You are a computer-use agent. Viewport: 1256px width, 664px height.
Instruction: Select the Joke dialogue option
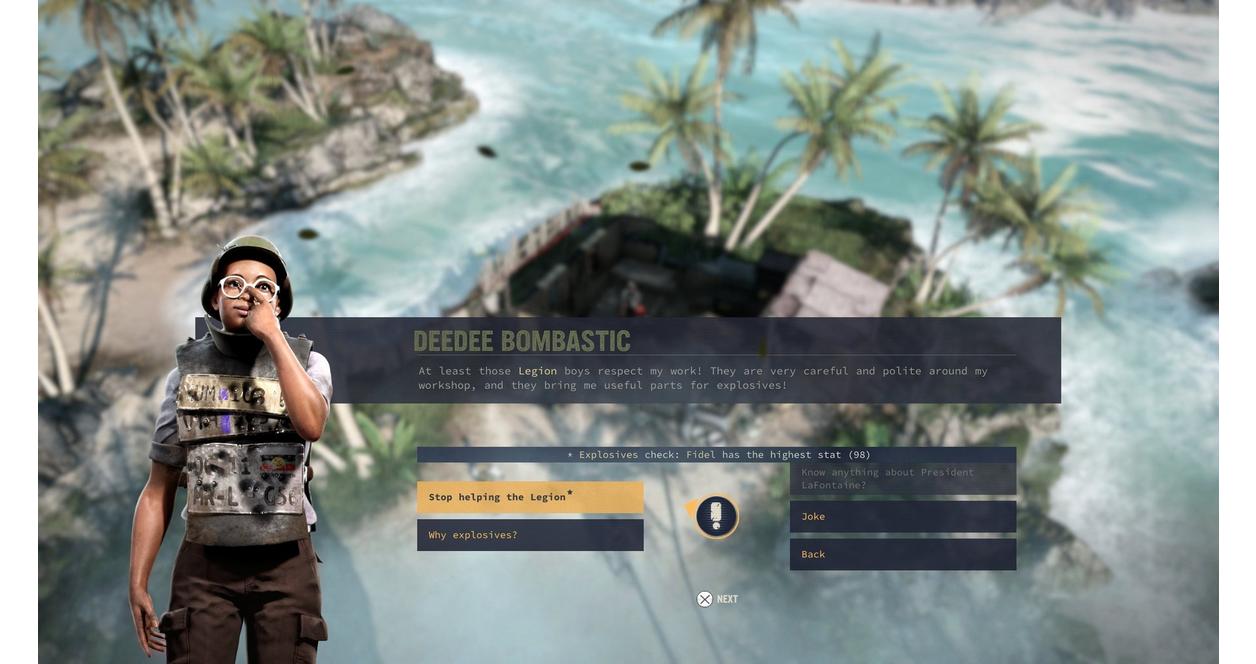(x=902, y=517)
